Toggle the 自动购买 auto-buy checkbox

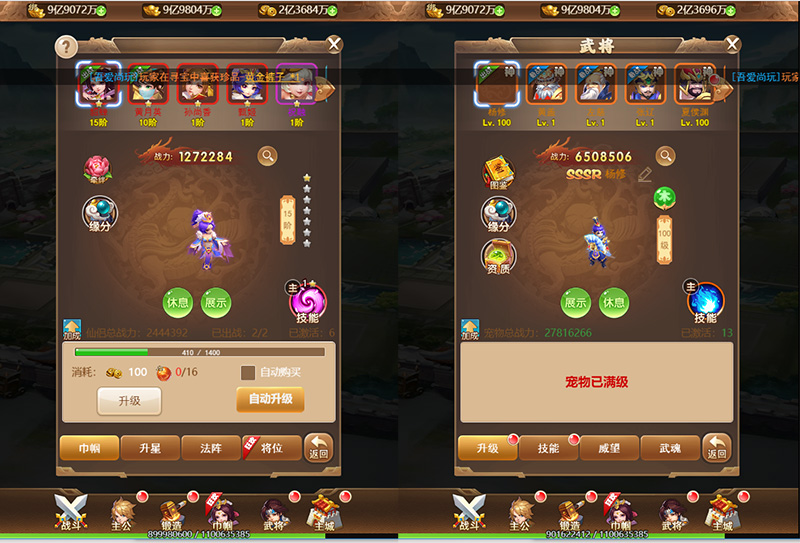click(248, 372)
